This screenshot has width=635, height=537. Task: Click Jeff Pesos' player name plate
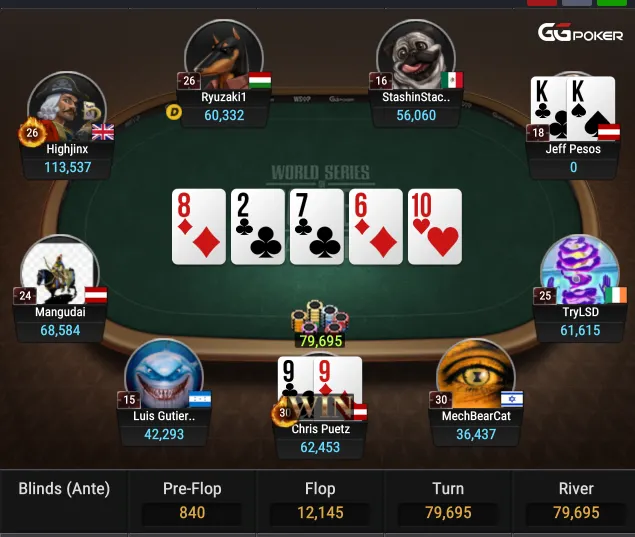click(x=574, y=158)
